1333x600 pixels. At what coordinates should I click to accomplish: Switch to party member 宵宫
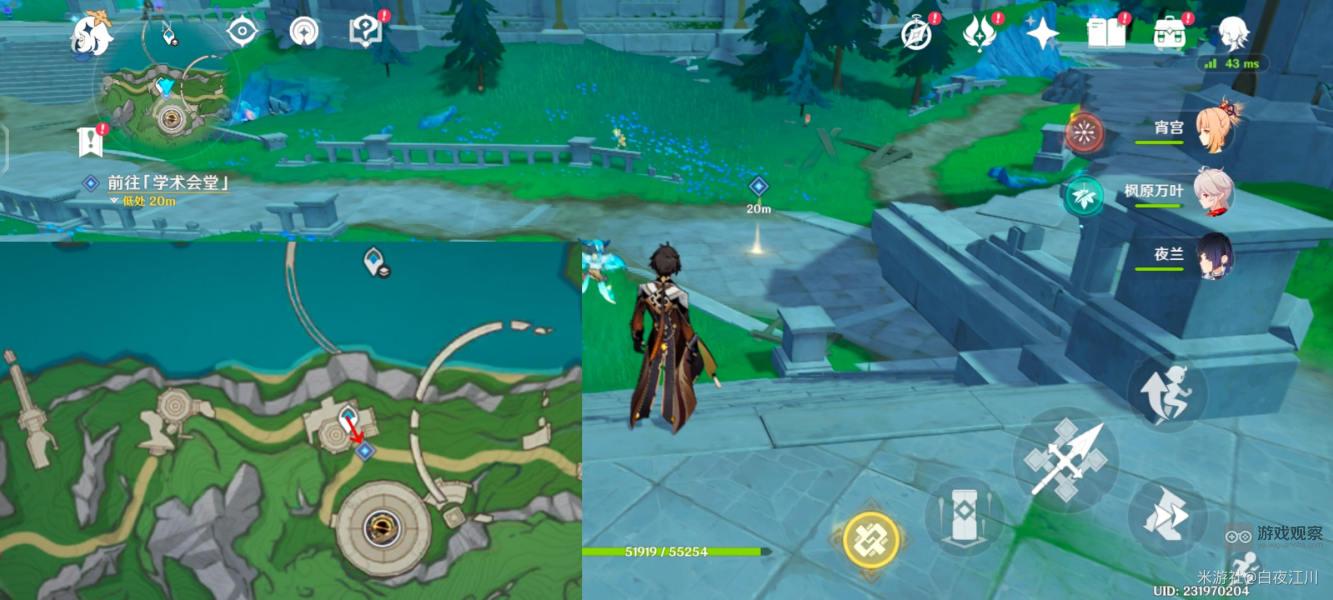(1214, 129)
